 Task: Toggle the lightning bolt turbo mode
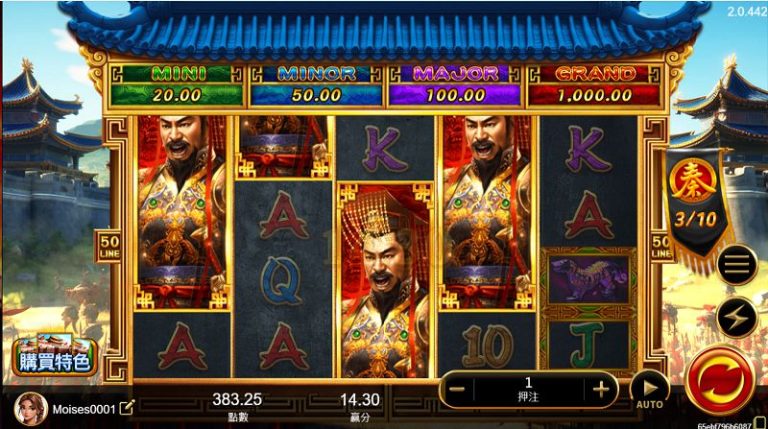point(736,316)
